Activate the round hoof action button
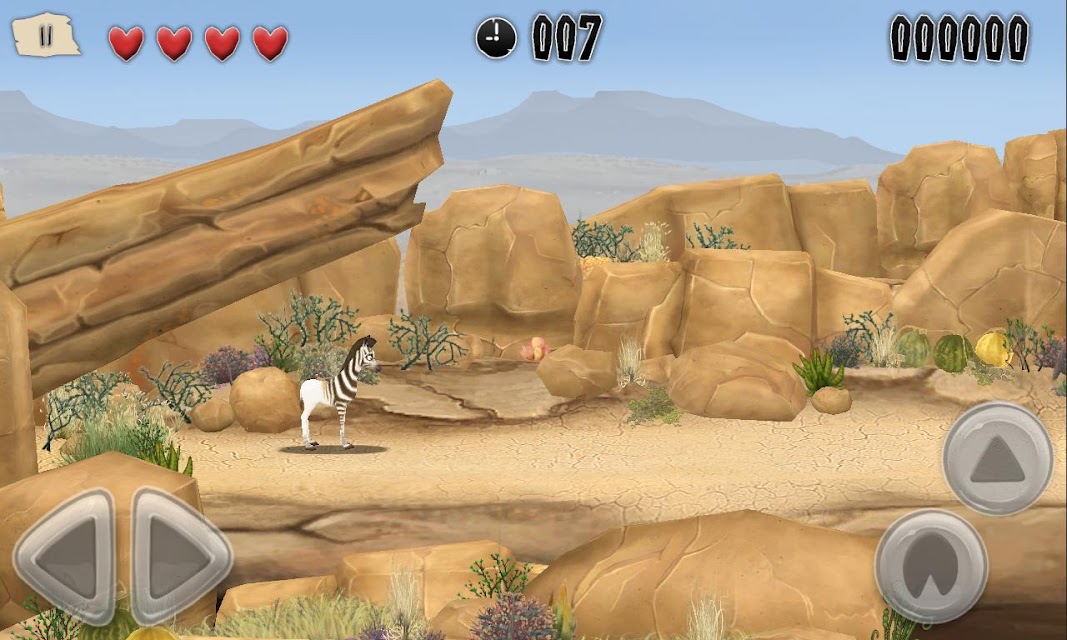The height and width of the screenshot is (640, 1067). (931, 567)
